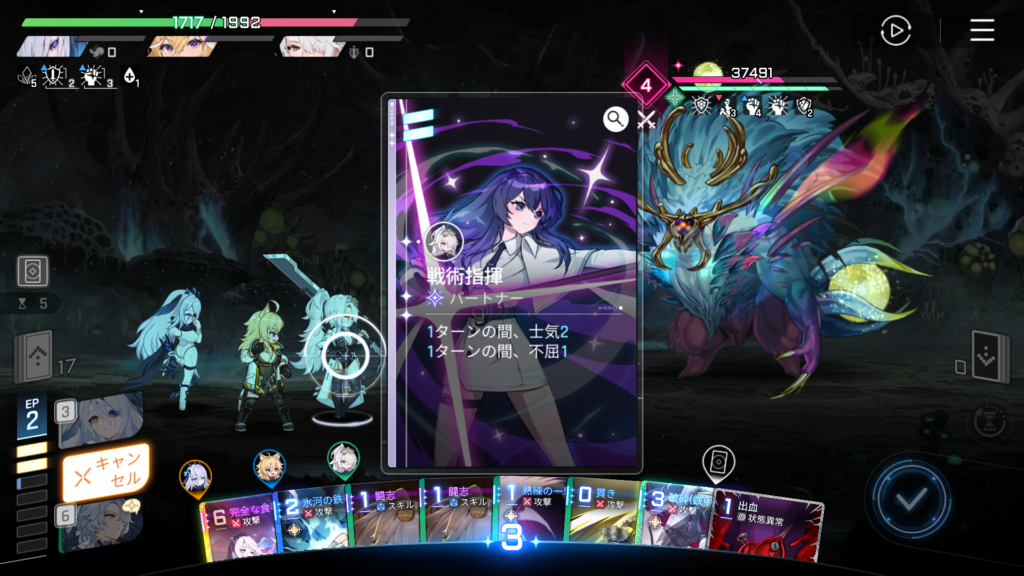Open the discard pile on the right edge
The height and width of the screenshot is (576, 1024).
(x=988, y=354)
